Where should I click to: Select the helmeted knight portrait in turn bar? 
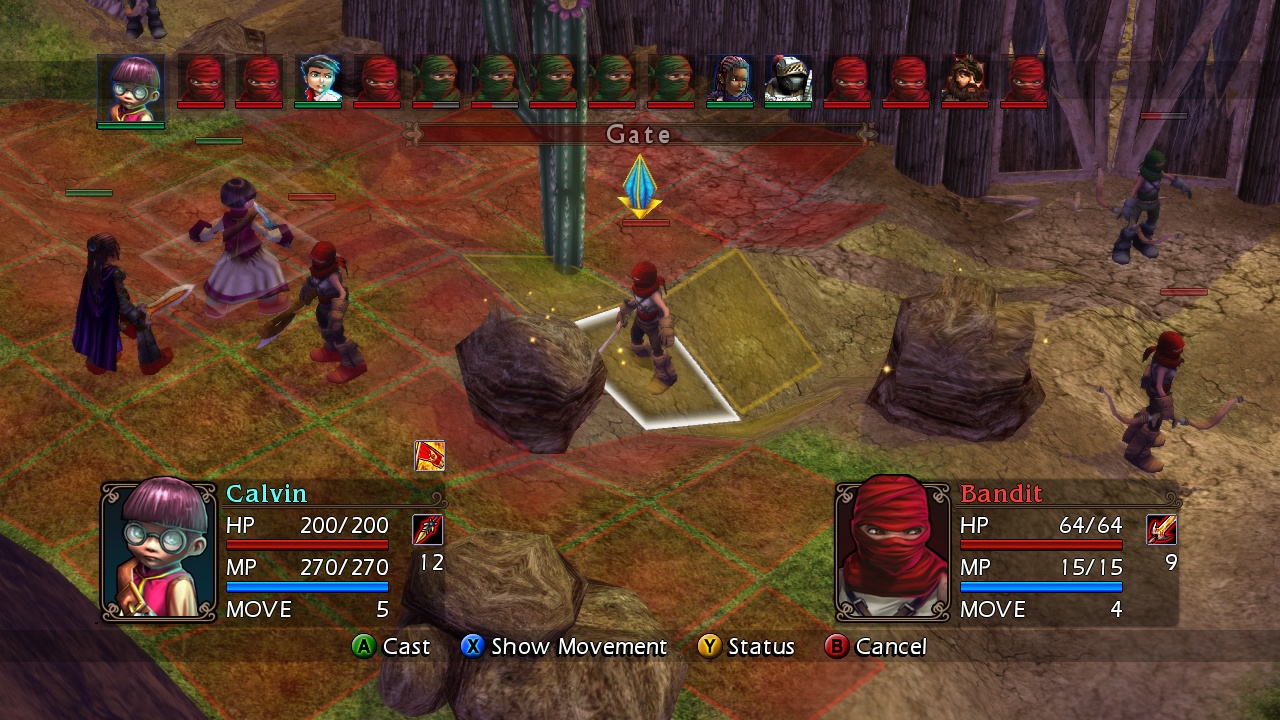[x=789, y=80]
